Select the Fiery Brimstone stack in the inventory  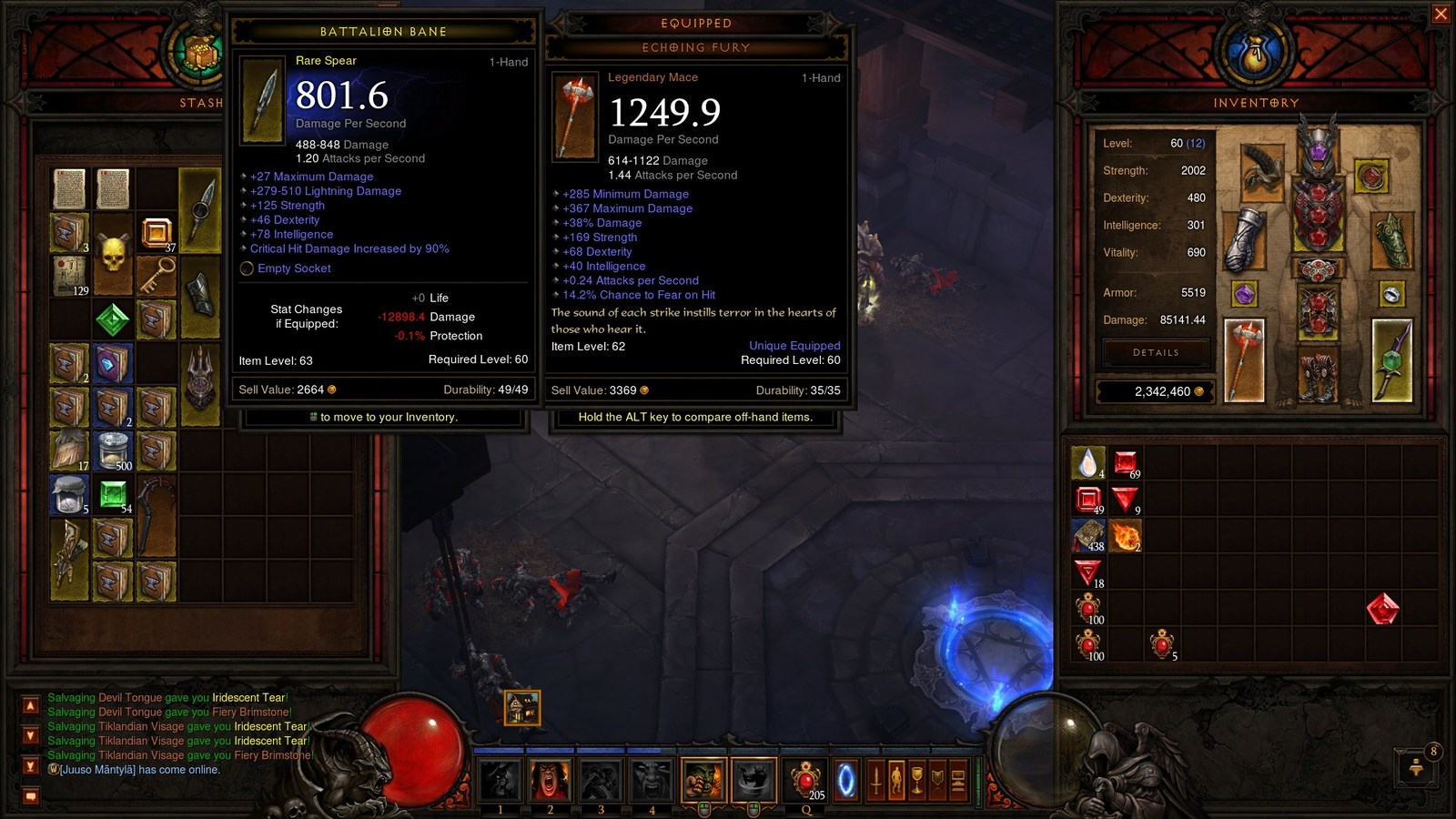(x=1126, y=536)
